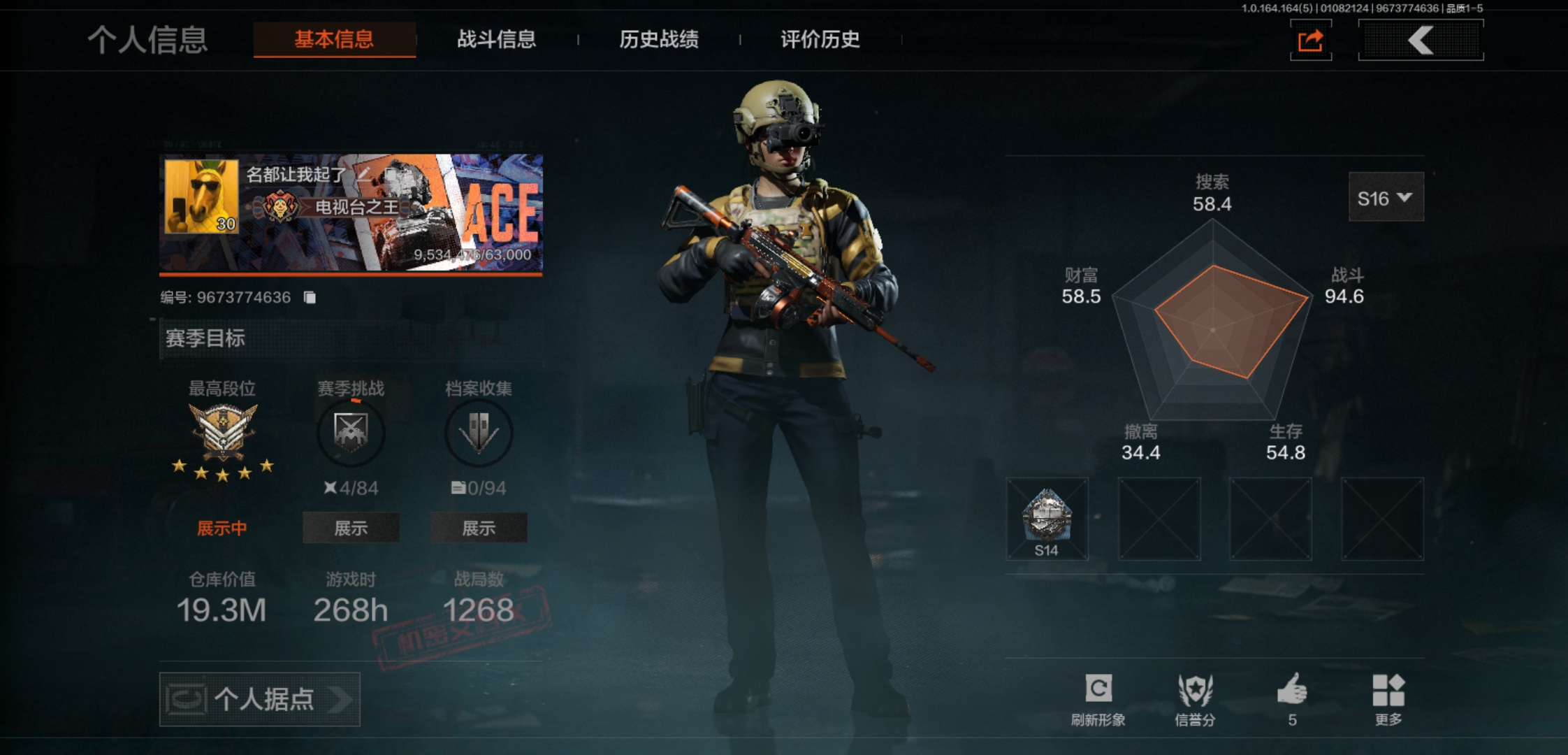Switch to the 基本信息 tab
Image resolution: width=1568 pixels, height=755 pixels.
(x=334, y=39)
